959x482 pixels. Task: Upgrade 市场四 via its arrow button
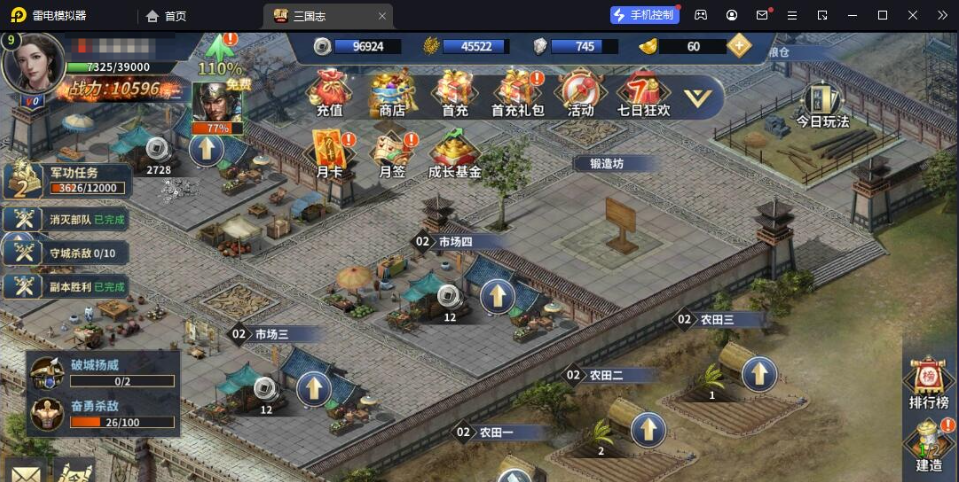(x=497, y=296)
